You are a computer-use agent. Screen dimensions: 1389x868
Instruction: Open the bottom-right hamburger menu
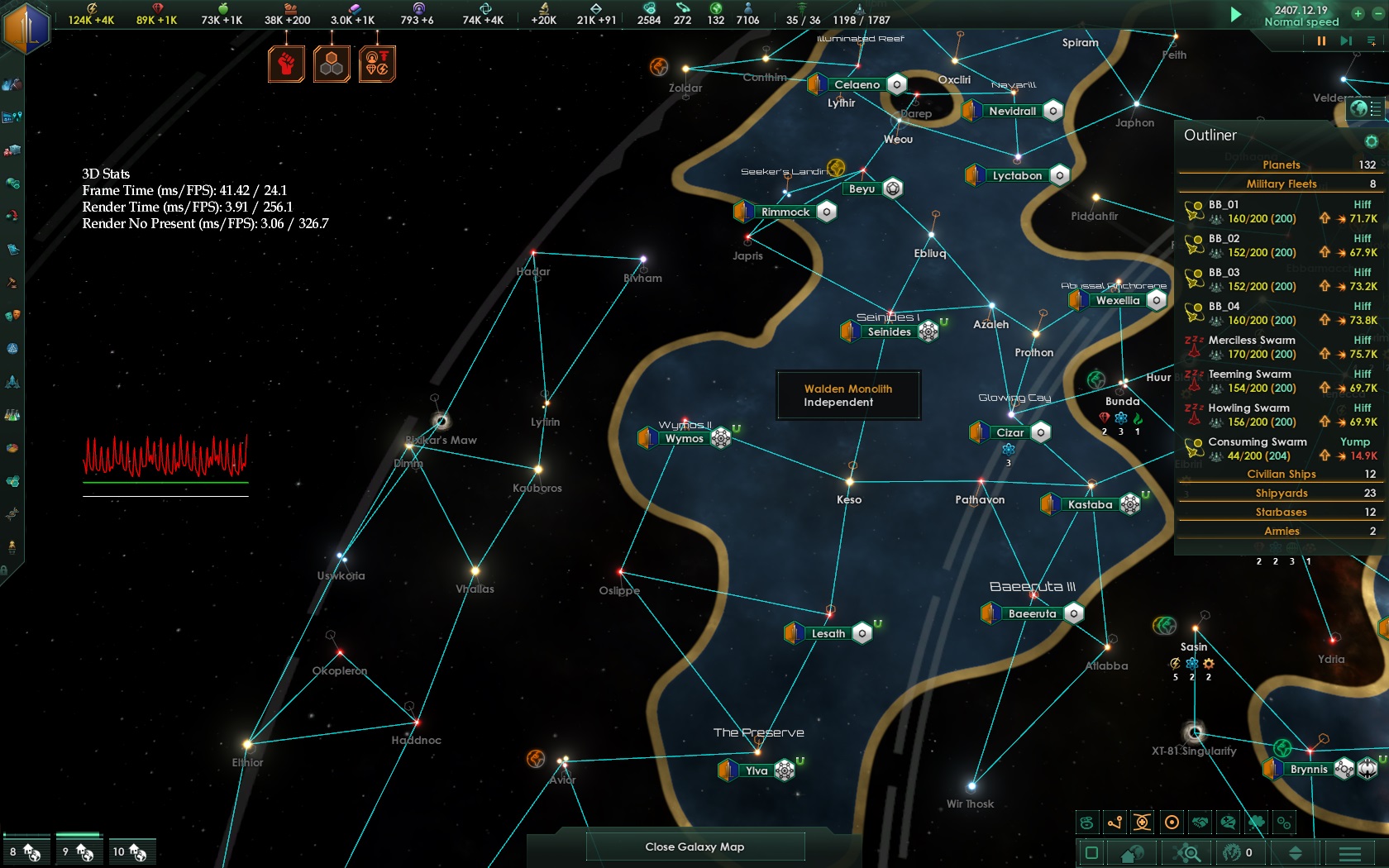[1349, 852]
